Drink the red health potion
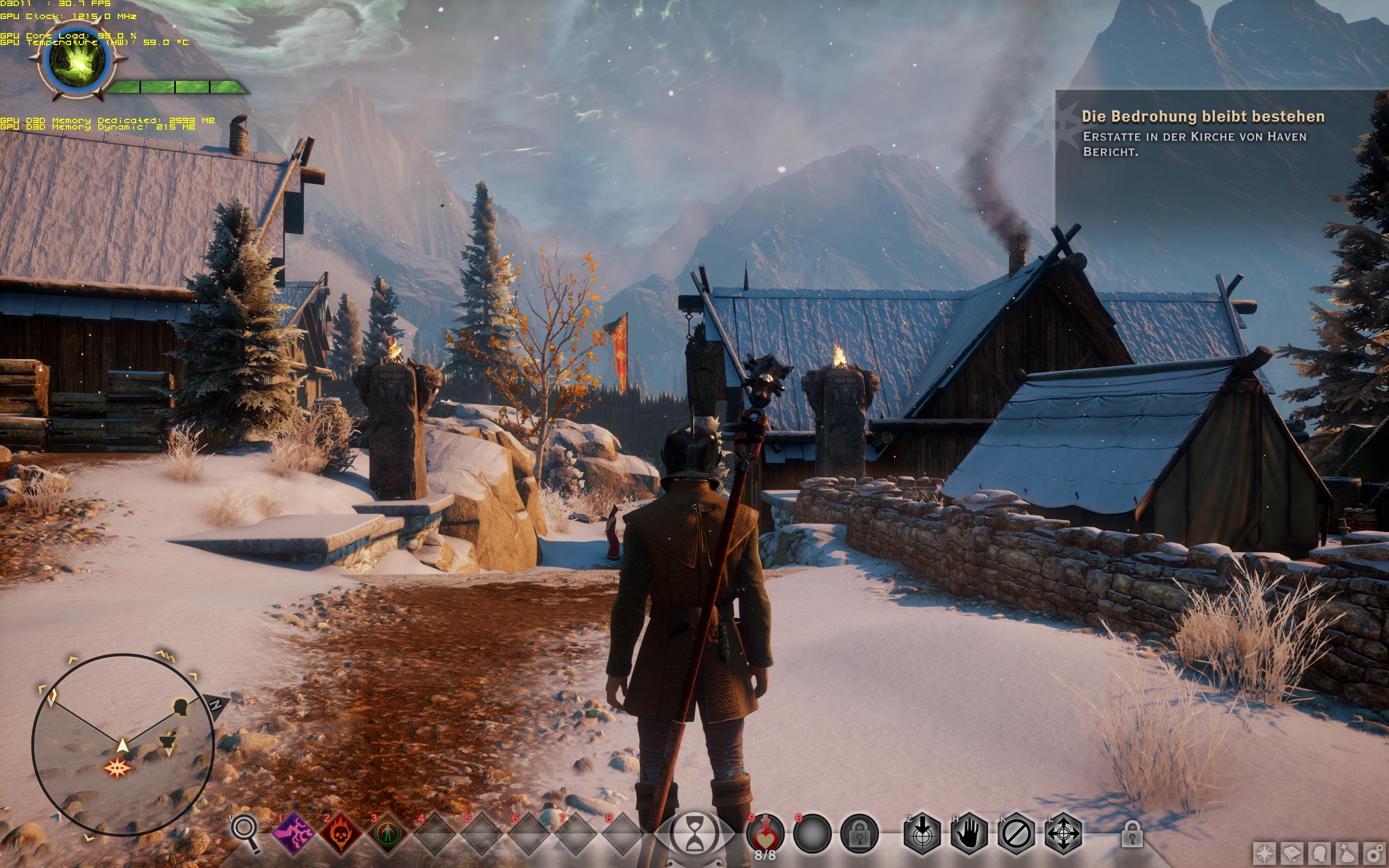Image resolution: width=1389 pixels, height=868 pixels. 765,833
